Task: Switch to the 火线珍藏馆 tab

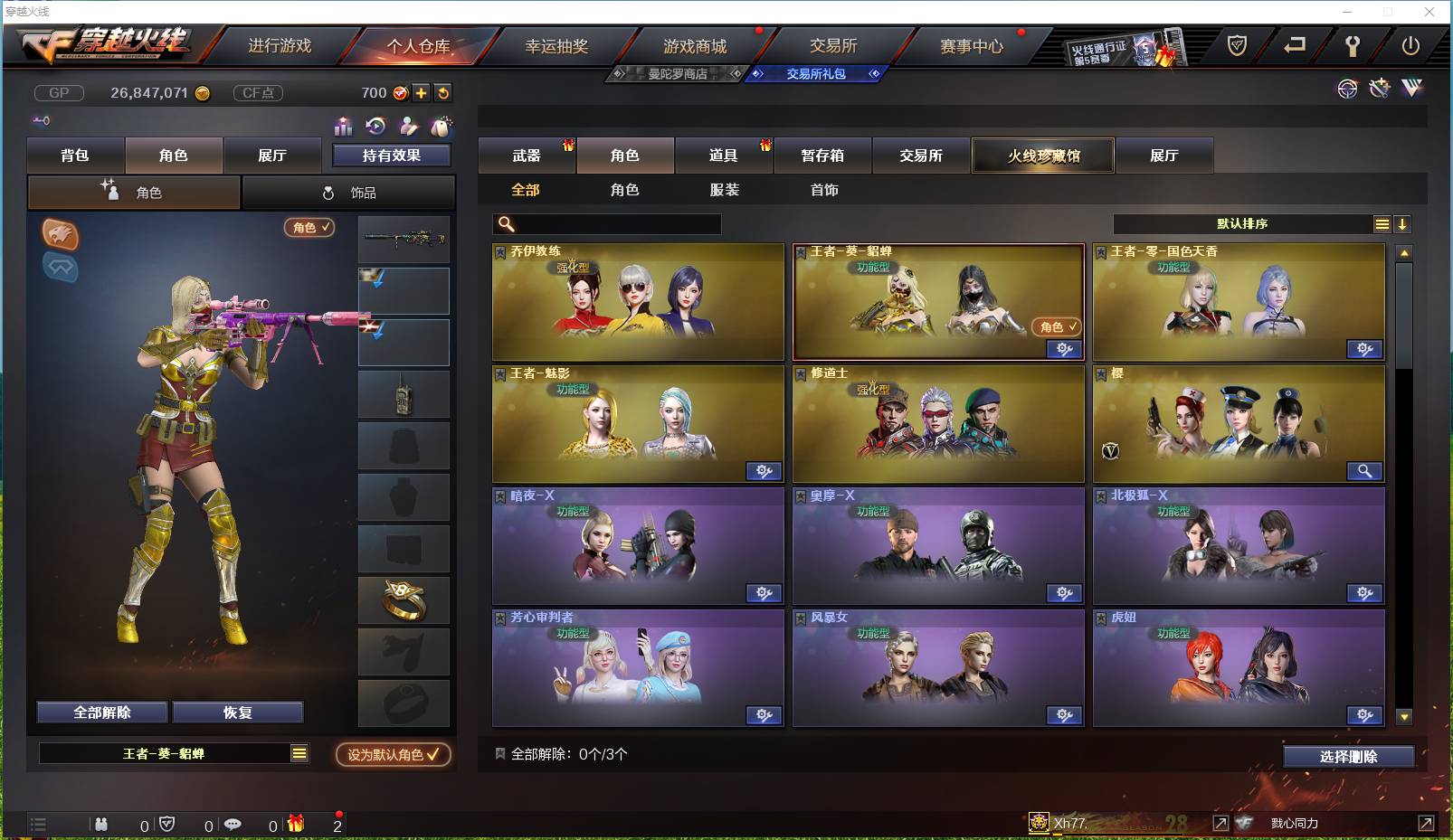Action: pyautogui.click(x=1042, y=156)
